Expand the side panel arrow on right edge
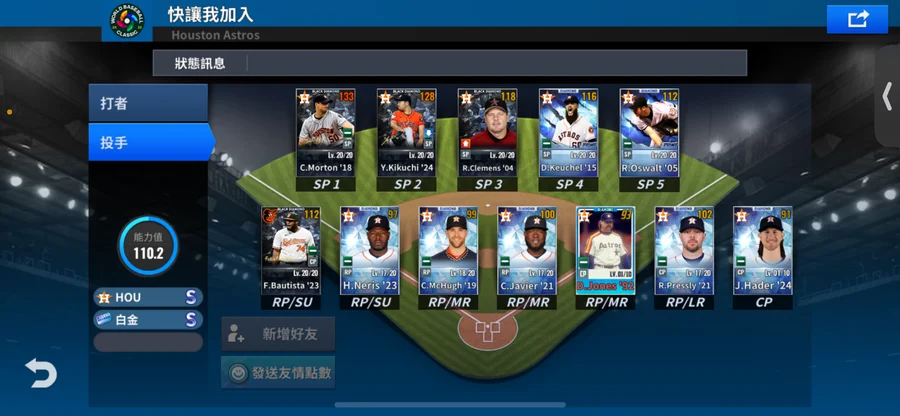Image resolution: width=900 pixels, height=416 pixels. (886, 96)
